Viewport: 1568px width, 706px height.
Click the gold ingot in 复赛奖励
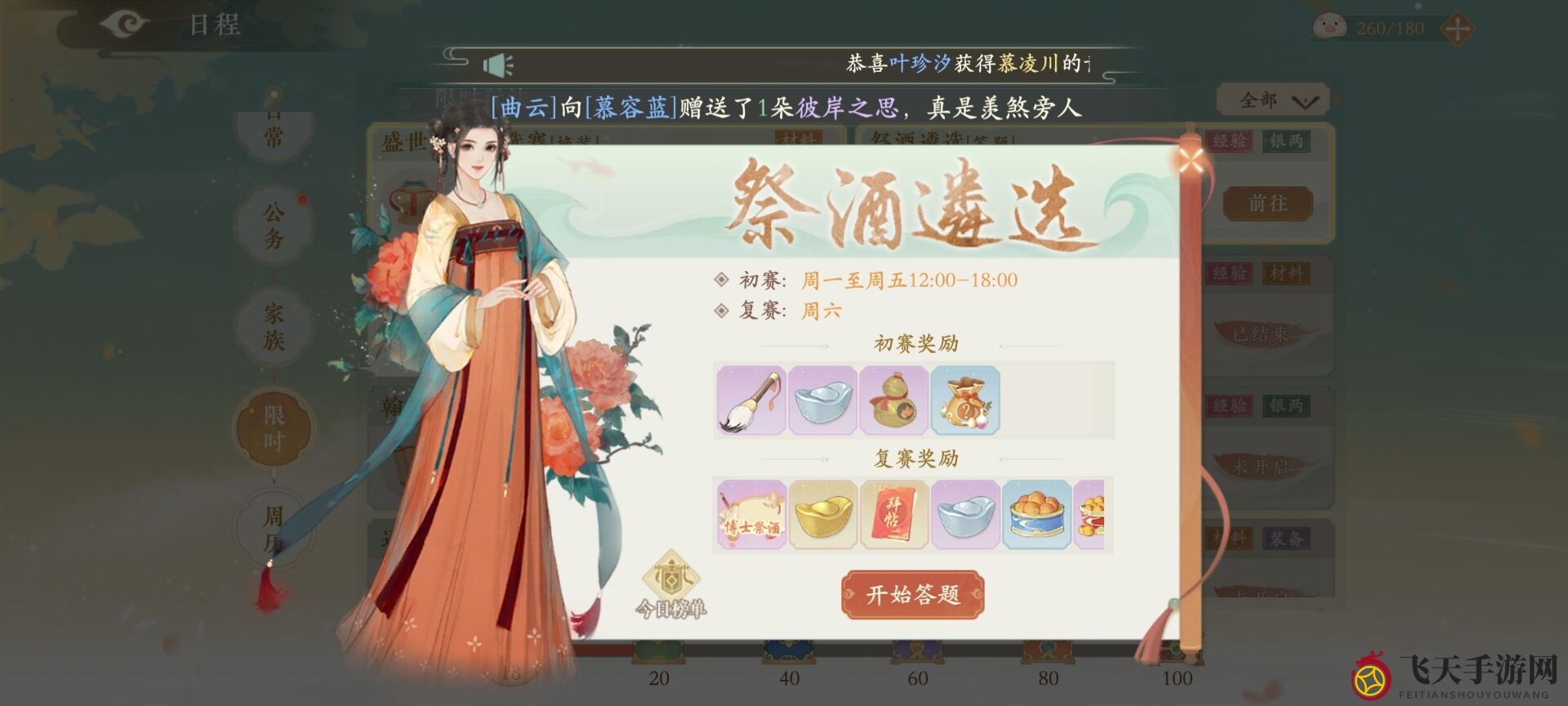[x=822, y=515]
